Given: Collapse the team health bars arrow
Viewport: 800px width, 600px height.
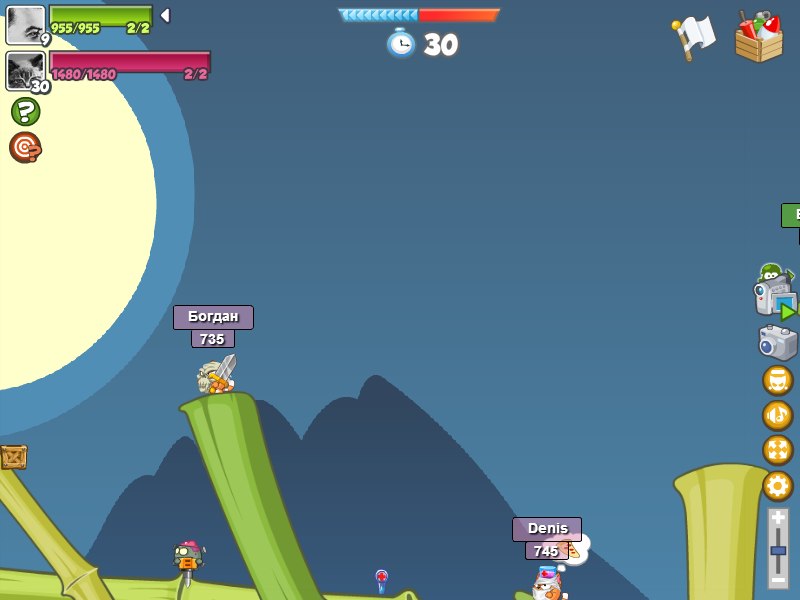Looking at the screenshot, I should click(165, 15).
